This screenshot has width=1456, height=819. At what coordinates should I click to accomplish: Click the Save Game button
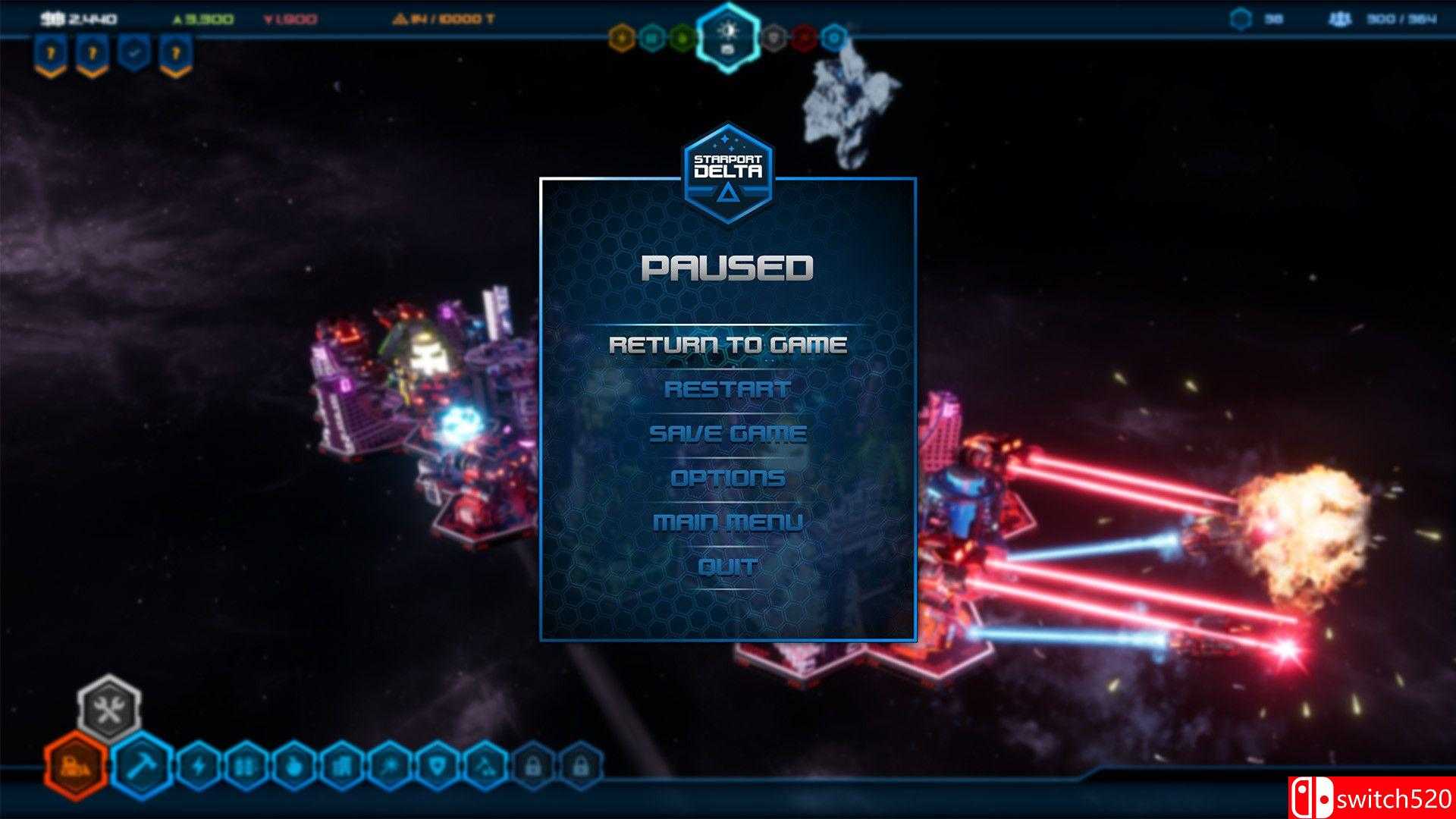[x=728, y=434]
